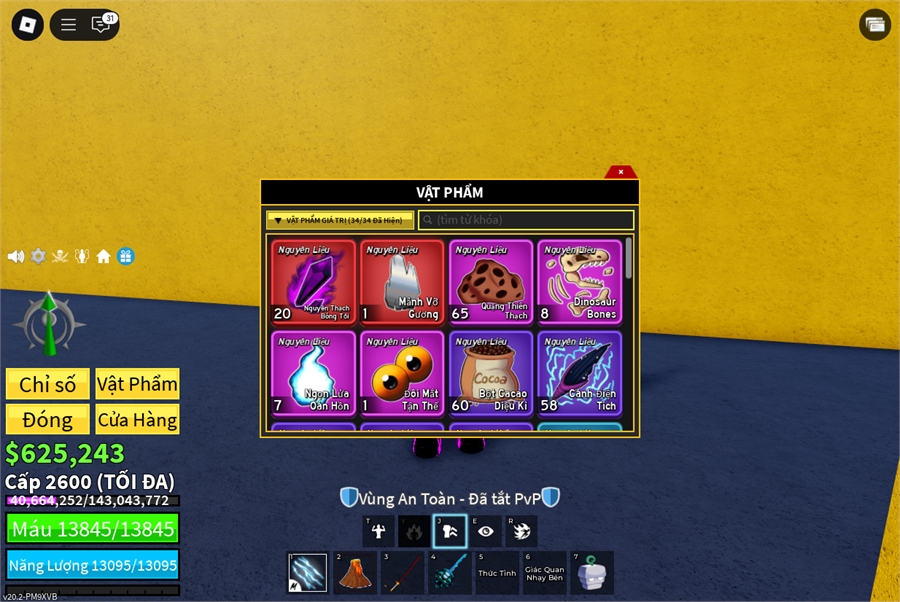Close the Vật Phẩm inventory window
The image size is (900, 602).
click(x=621, y=172)
